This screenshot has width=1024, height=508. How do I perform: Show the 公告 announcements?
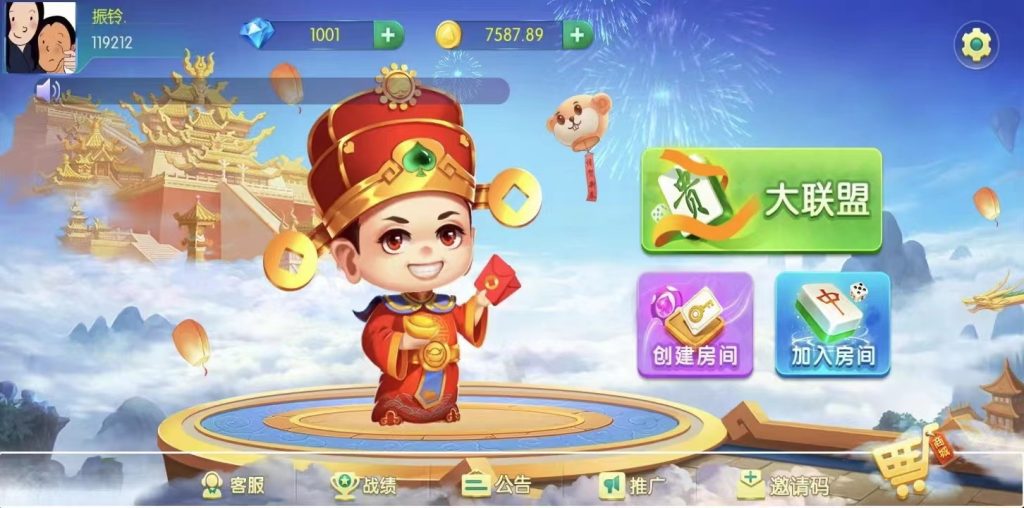click(498, 486)
